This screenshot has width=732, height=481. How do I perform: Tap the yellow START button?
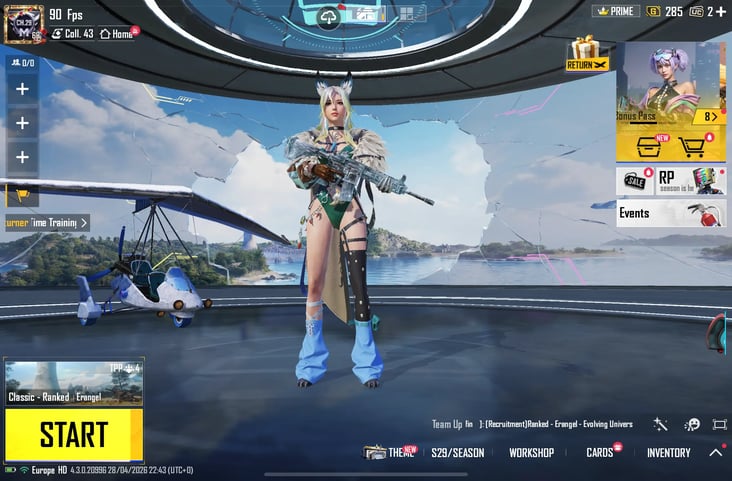(73, 435)
